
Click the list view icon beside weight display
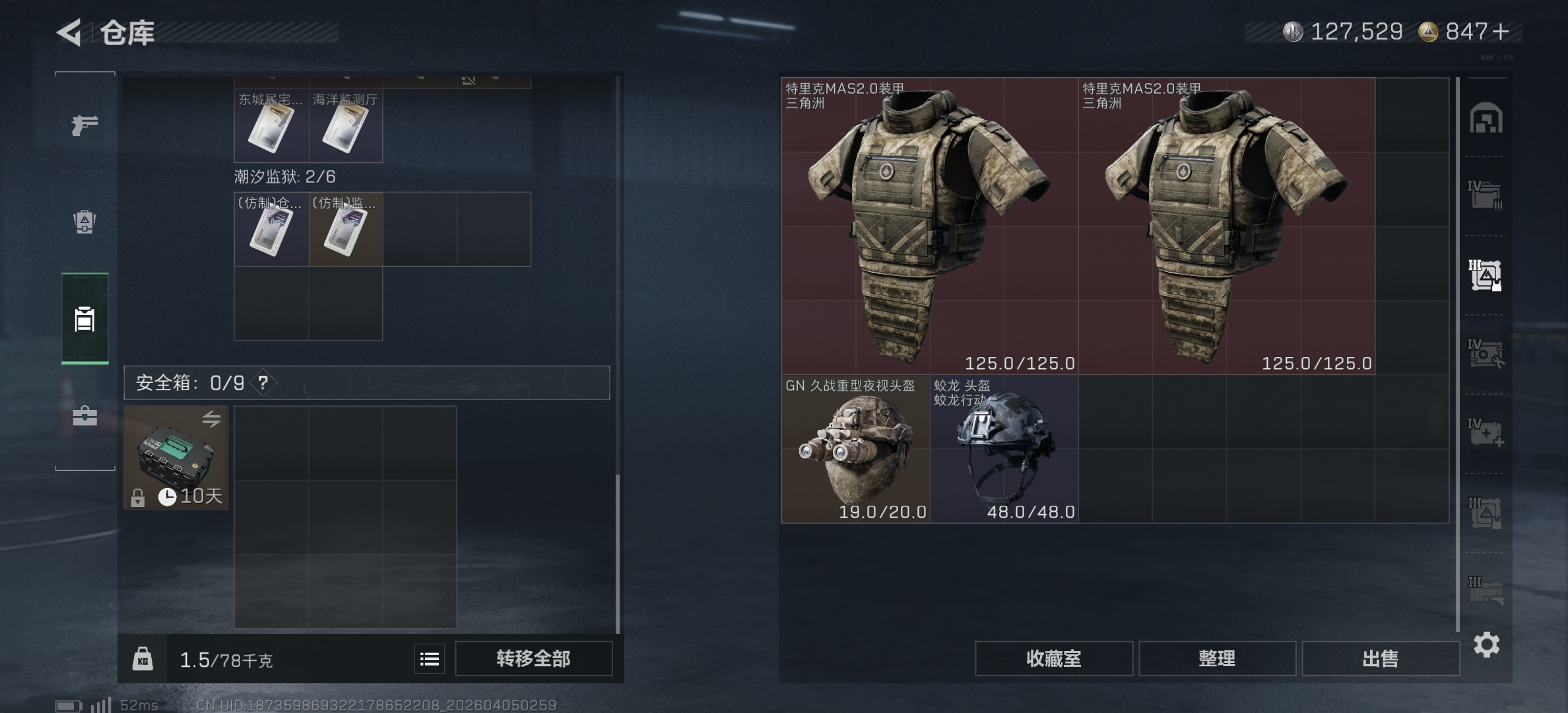pyautogui.click(x=428, y=658)
